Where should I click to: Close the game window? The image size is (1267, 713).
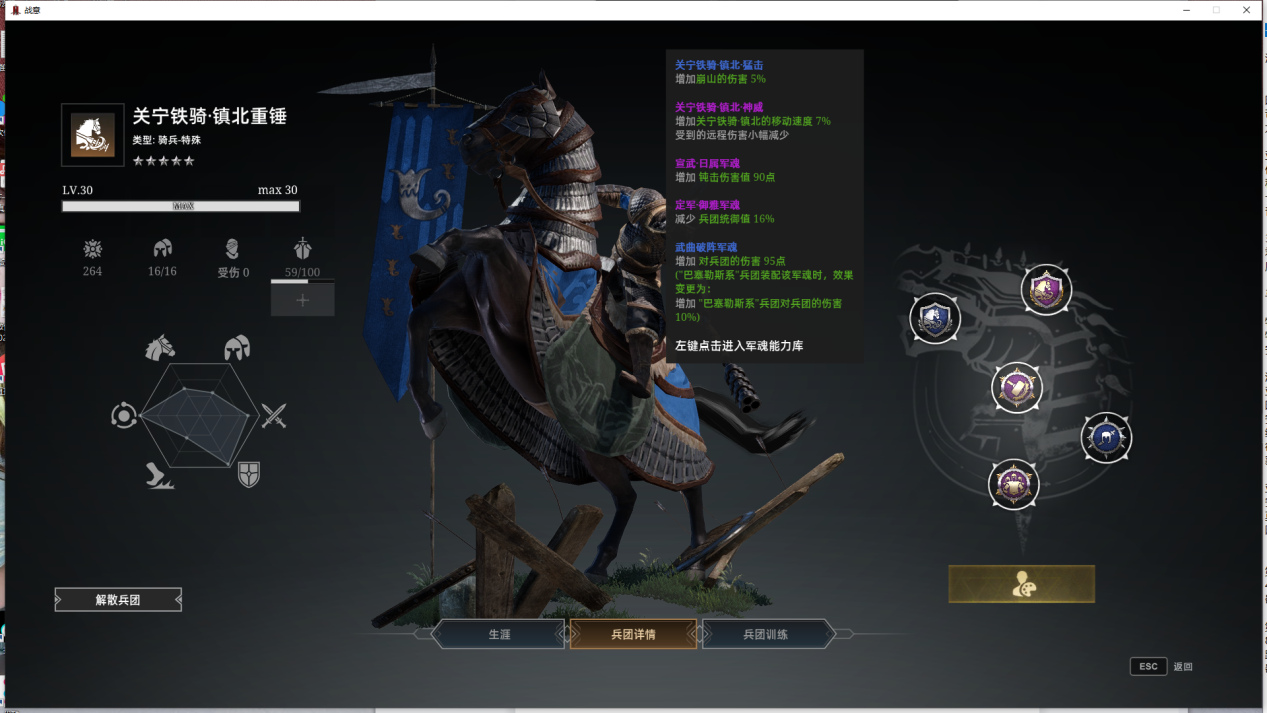click(1246, 10)
